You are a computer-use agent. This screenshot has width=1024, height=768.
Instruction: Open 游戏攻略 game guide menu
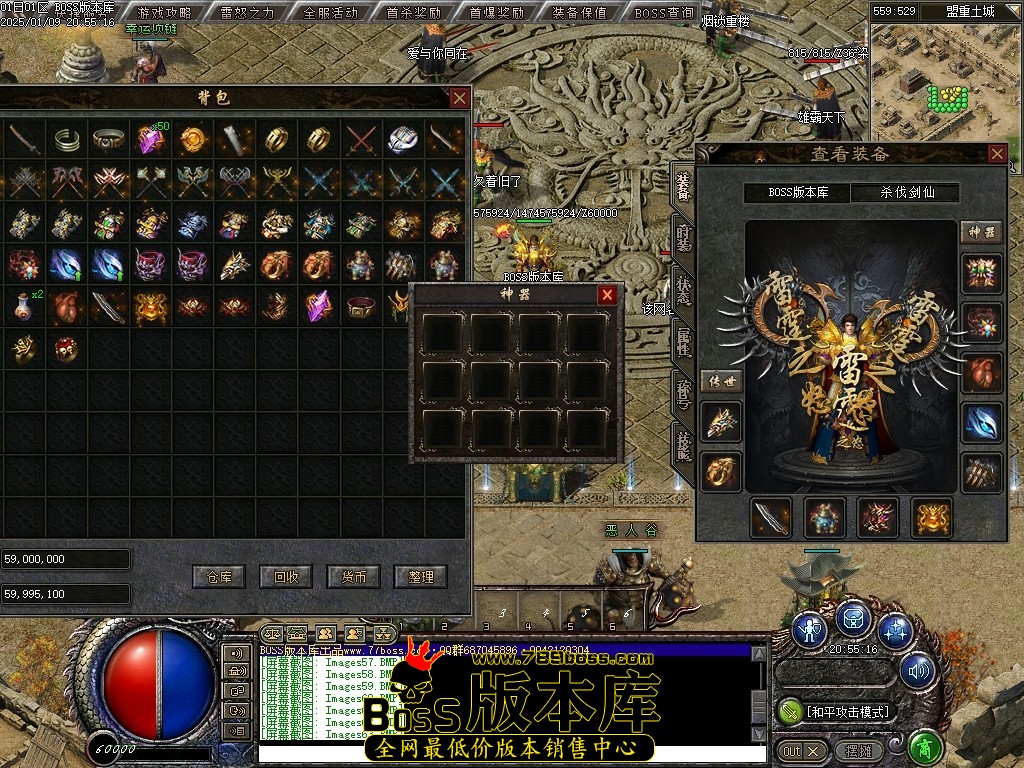click(165, 13)
